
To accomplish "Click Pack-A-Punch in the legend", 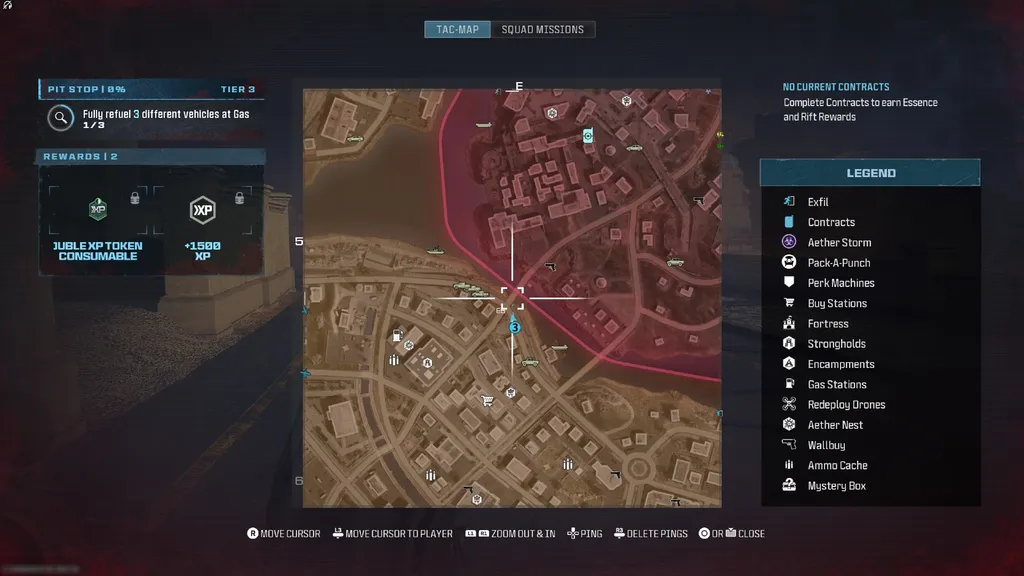I will pyautogui.click(x=839, y=263).
